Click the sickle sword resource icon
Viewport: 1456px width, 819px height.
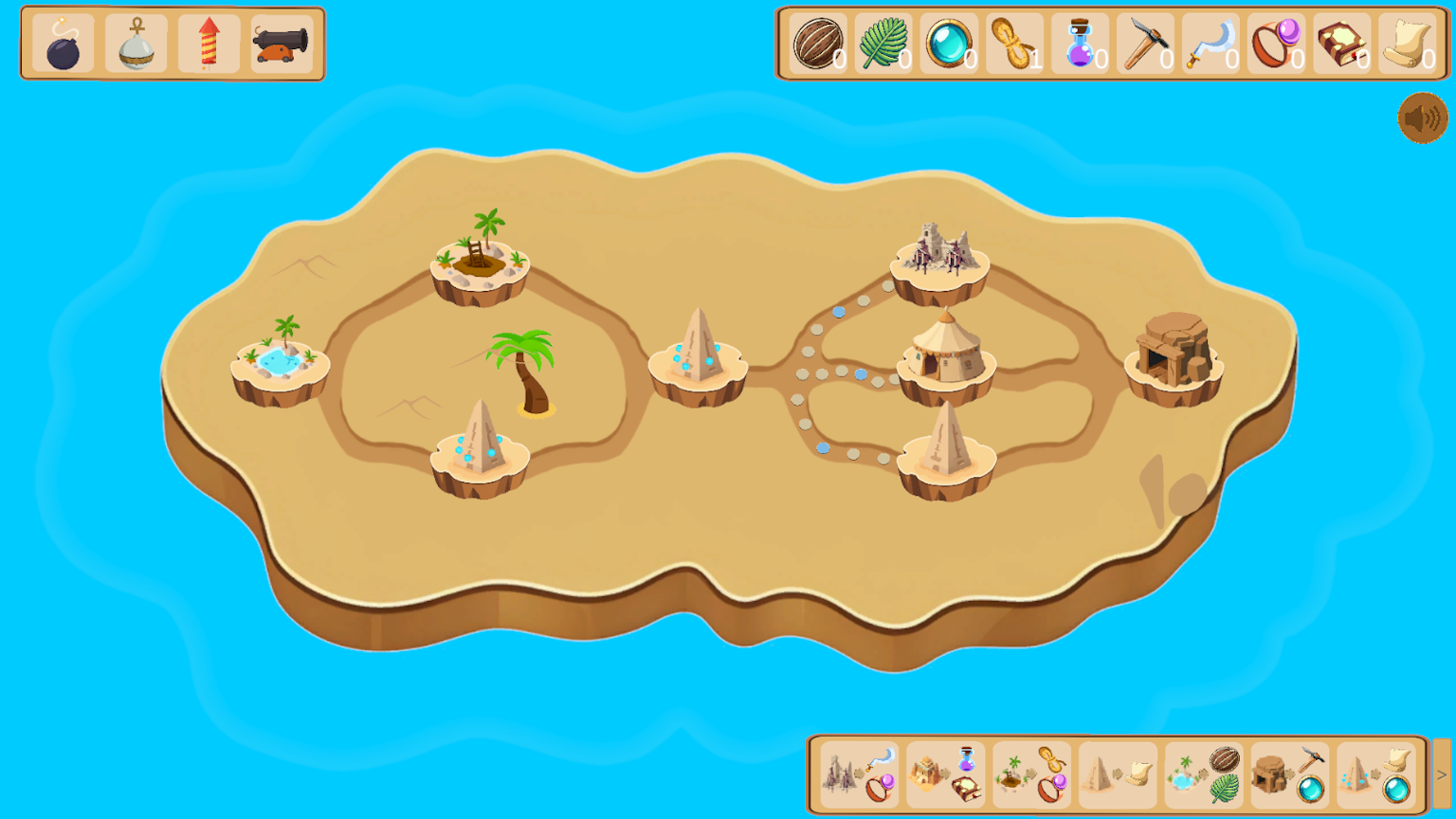(1210, 42)
